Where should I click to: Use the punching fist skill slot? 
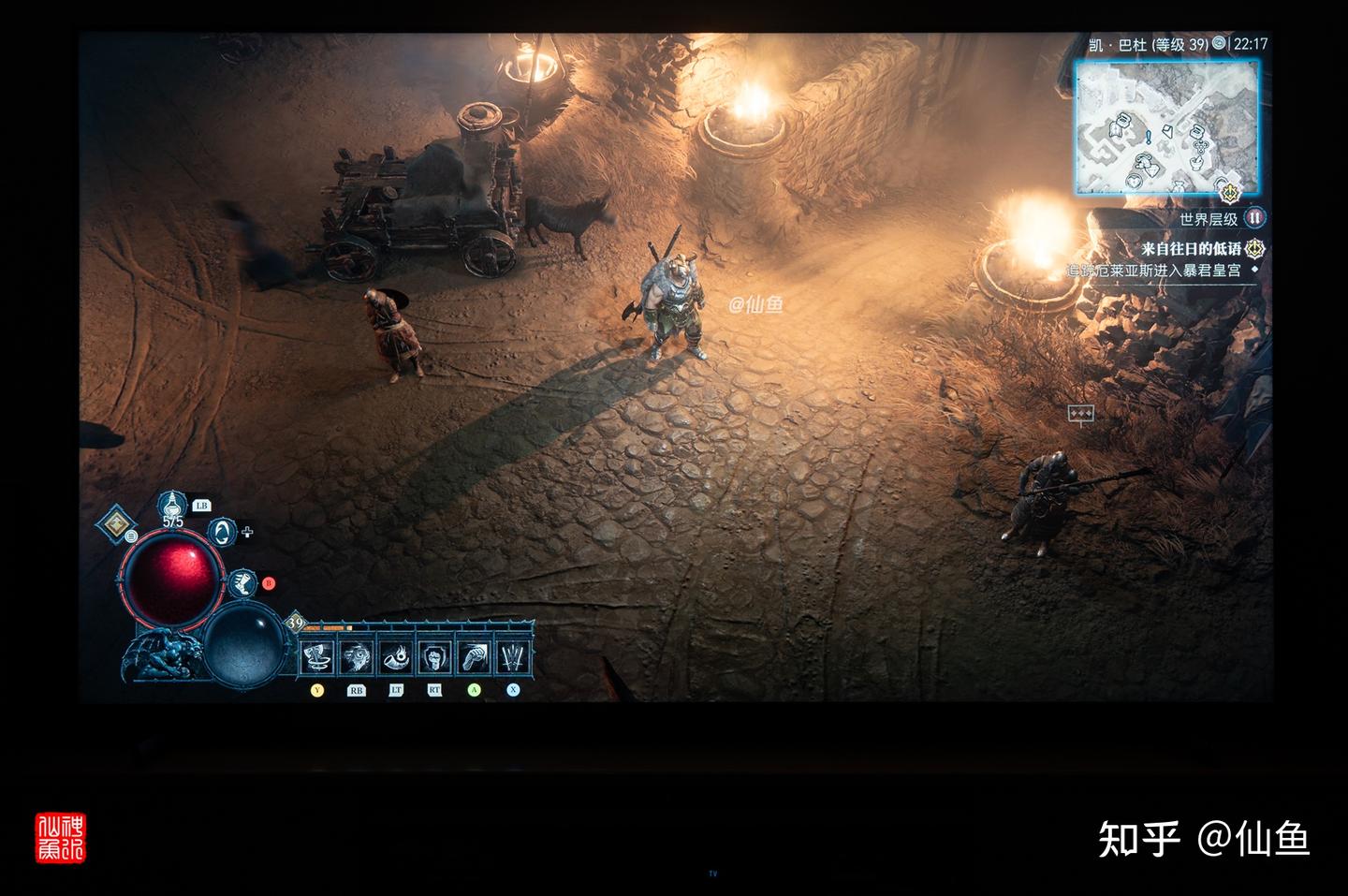click(474, 657)
